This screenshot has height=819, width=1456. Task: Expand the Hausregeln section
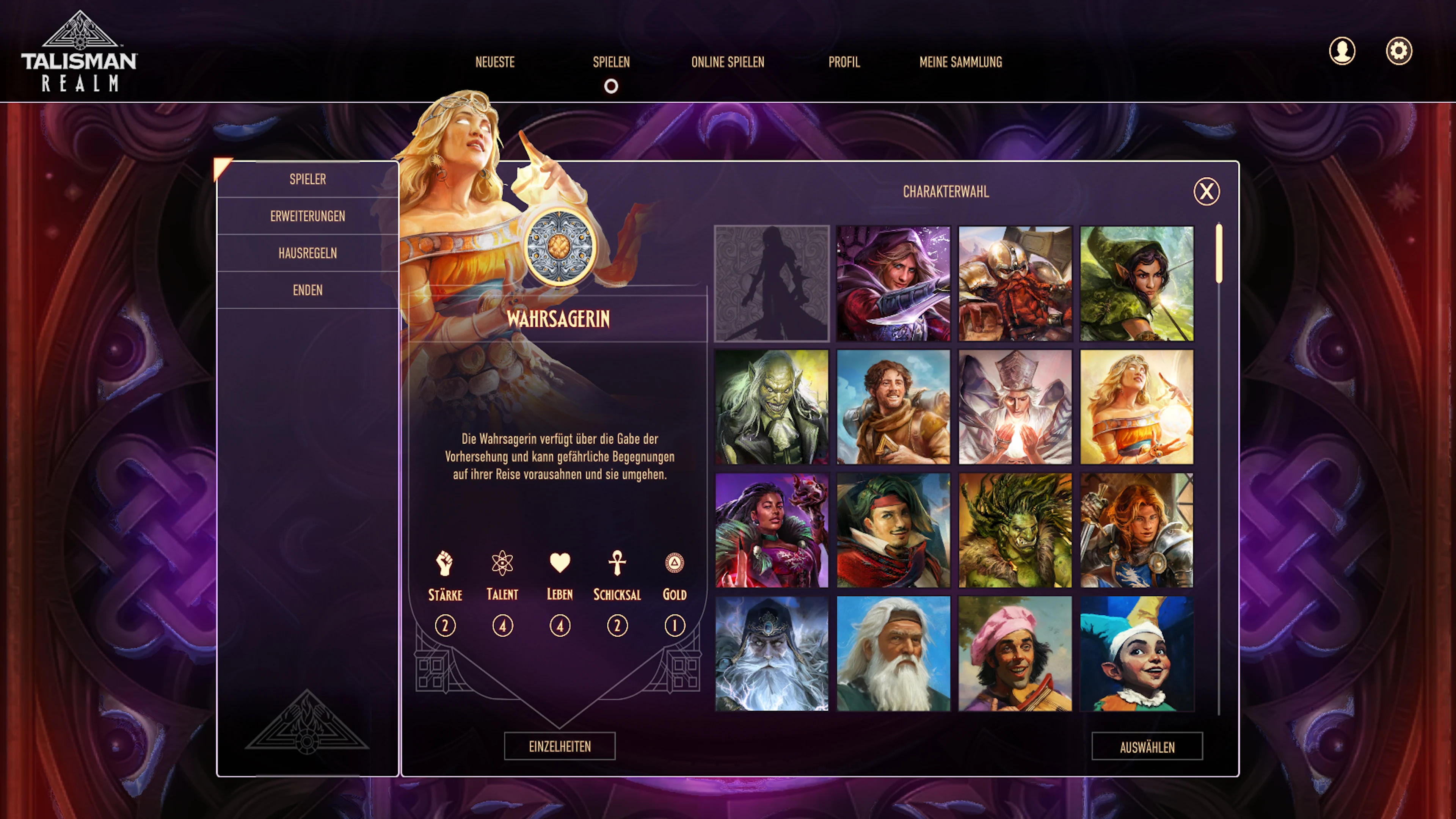[x=309, y=253]
